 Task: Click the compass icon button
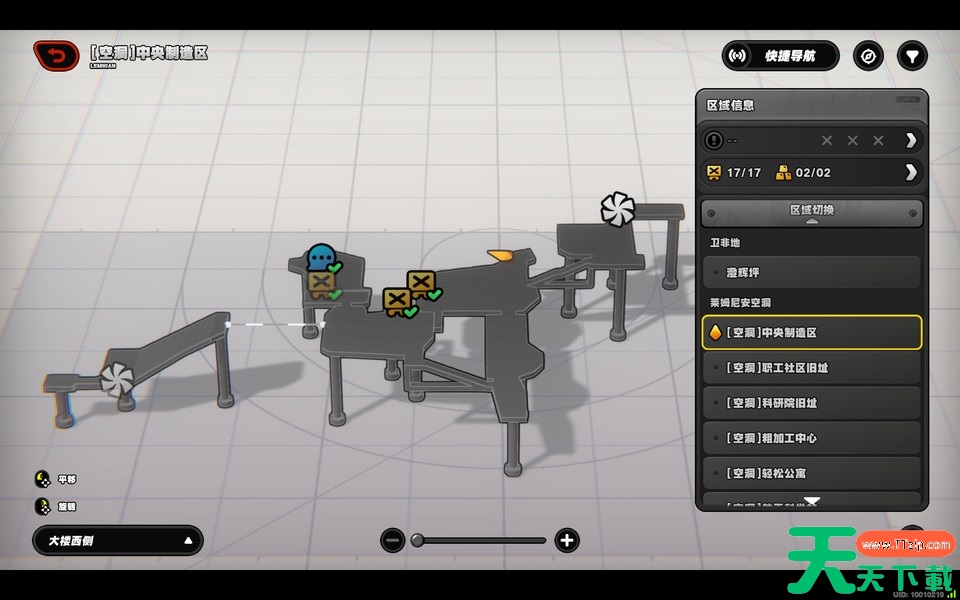[868, 56]
